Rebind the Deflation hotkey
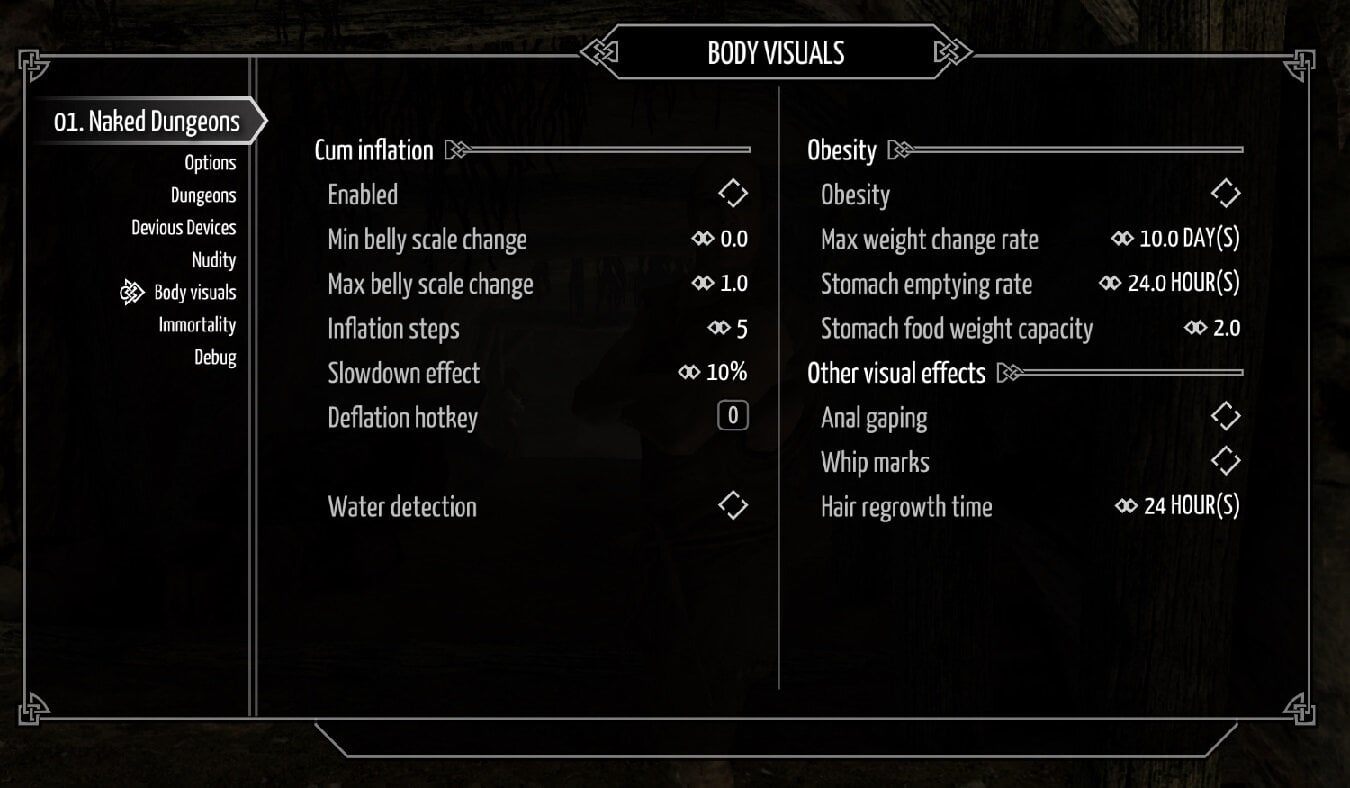Viewport: 1350px width, 788px height. [x=731, y=415]
